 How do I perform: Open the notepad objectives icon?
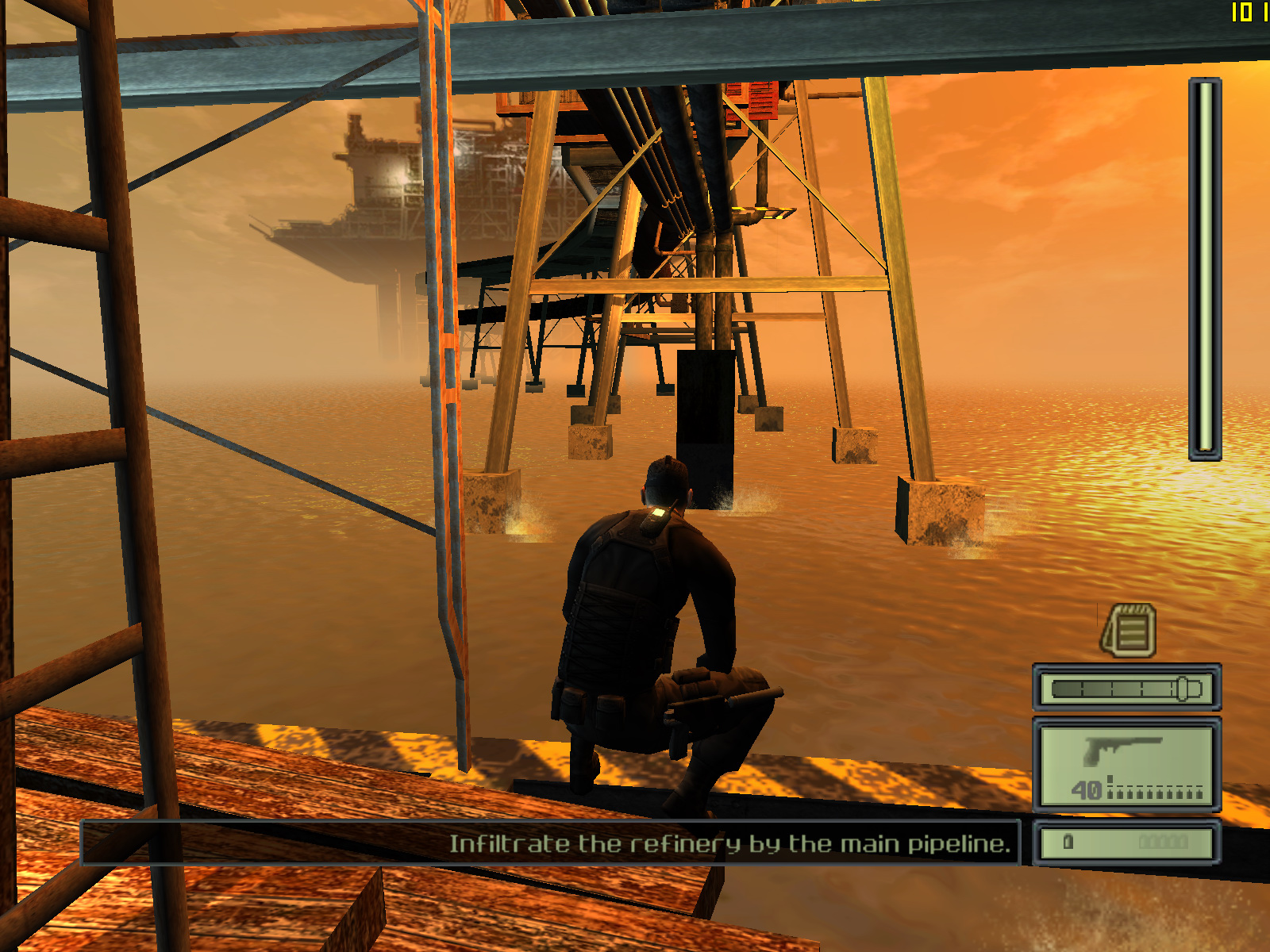click(x=1129, y=630)
